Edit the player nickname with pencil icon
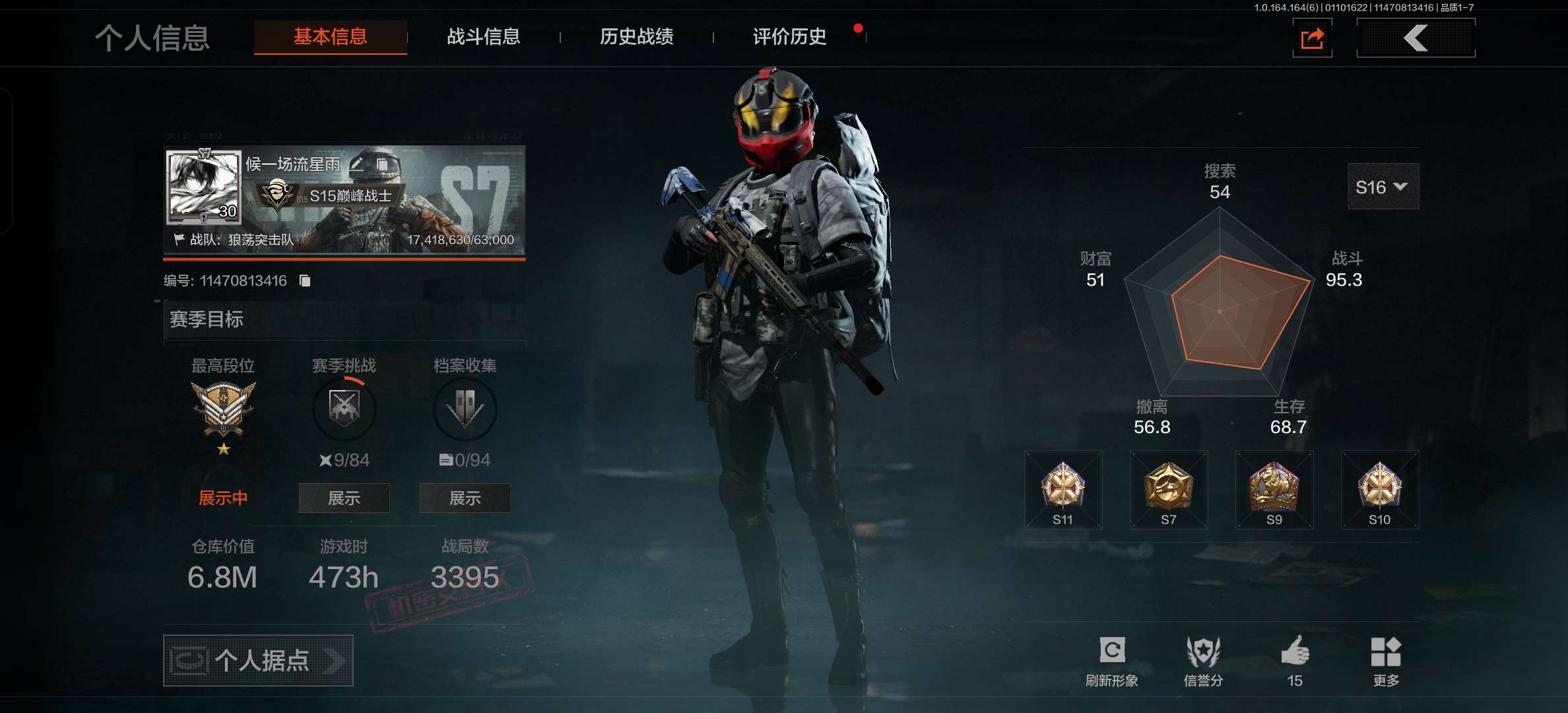The width and height of the screenshot is (1568, 713). click(x=357, y=164)
